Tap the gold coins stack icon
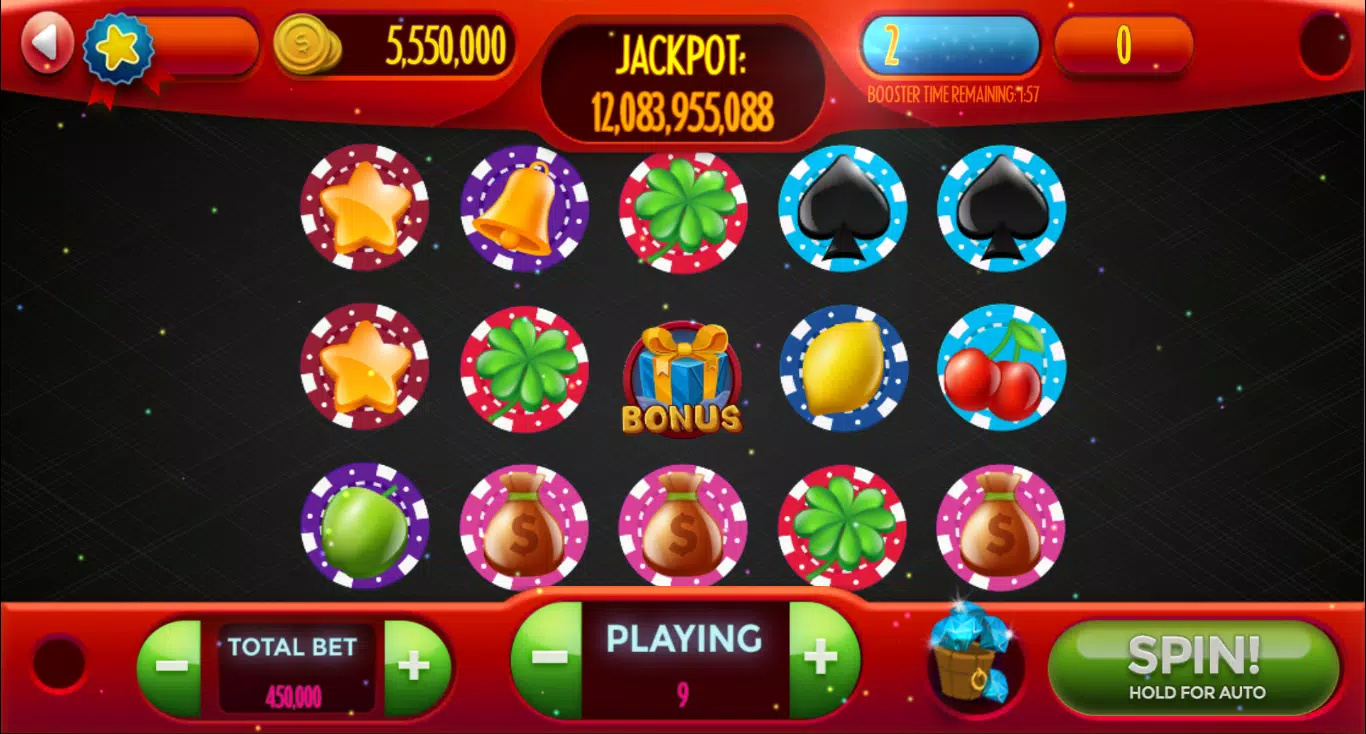The height and width of the screenshot is (734, 1366). 306,45
